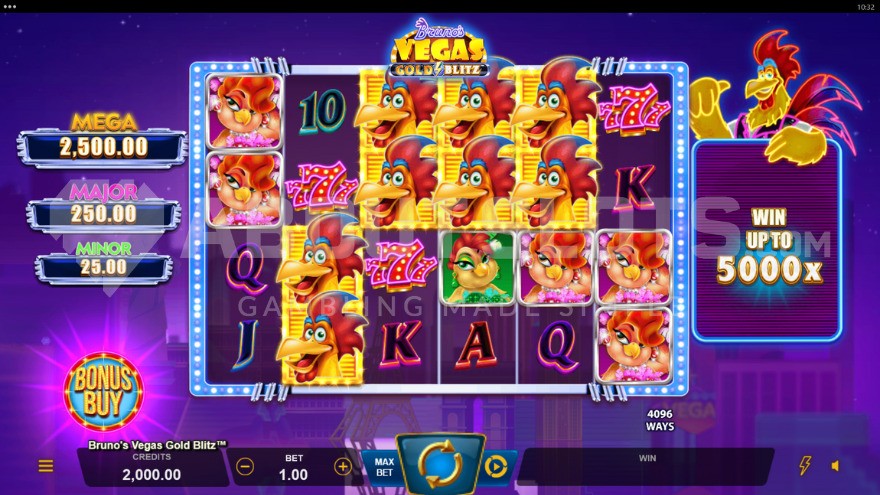Spin the reels with the circular arrows button

pos(440,465)
